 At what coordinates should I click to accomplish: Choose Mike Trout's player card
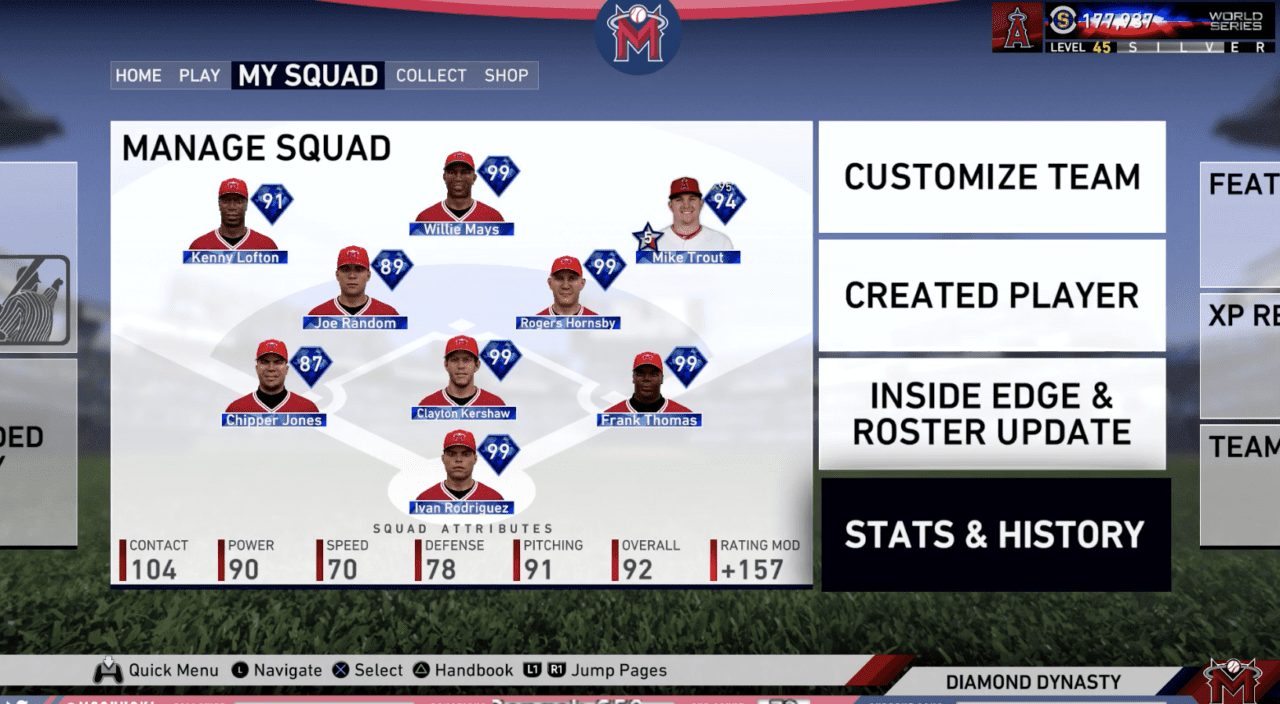(x=688, y=220)
